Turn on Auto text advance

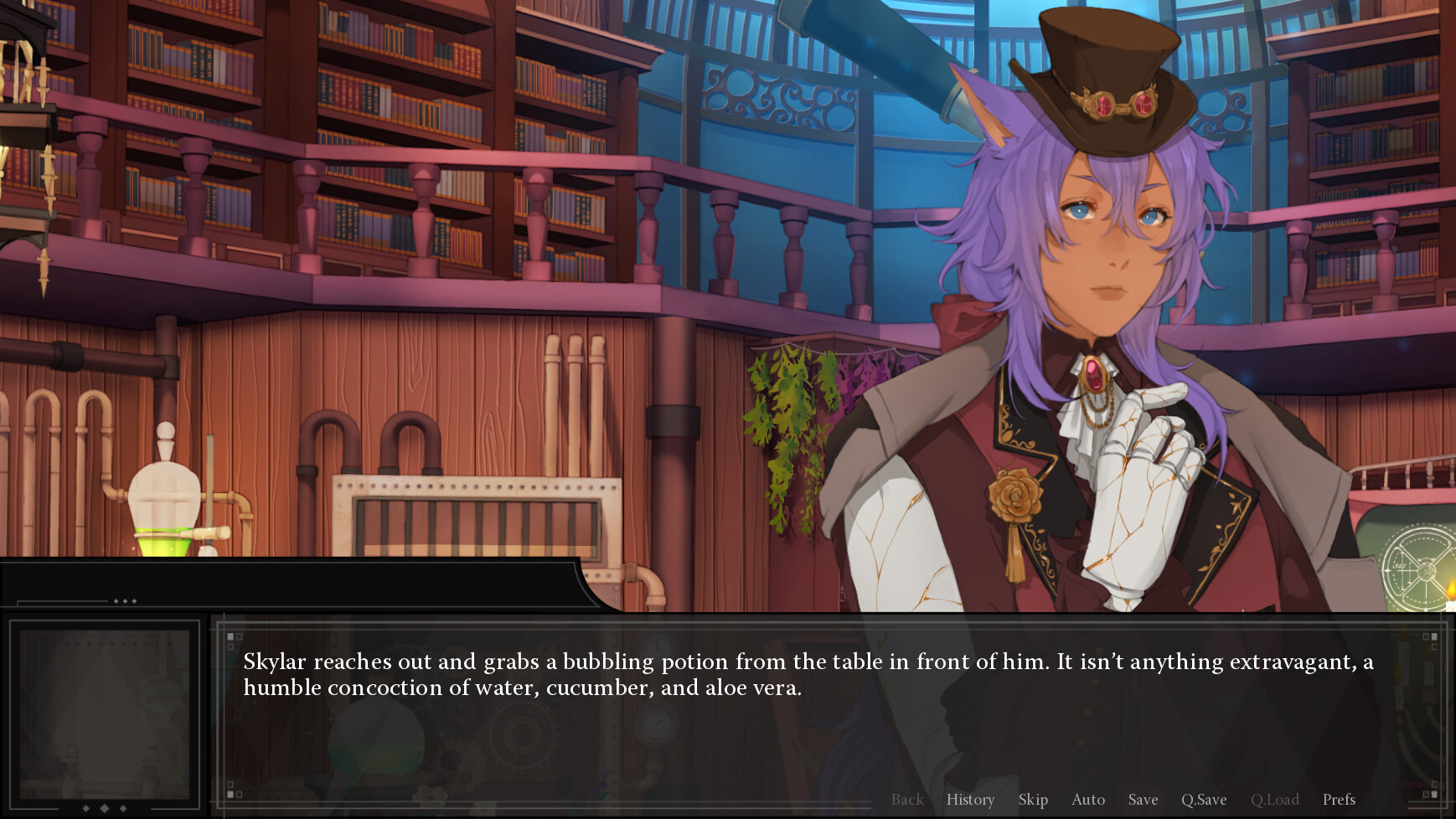coord(1088,801)
